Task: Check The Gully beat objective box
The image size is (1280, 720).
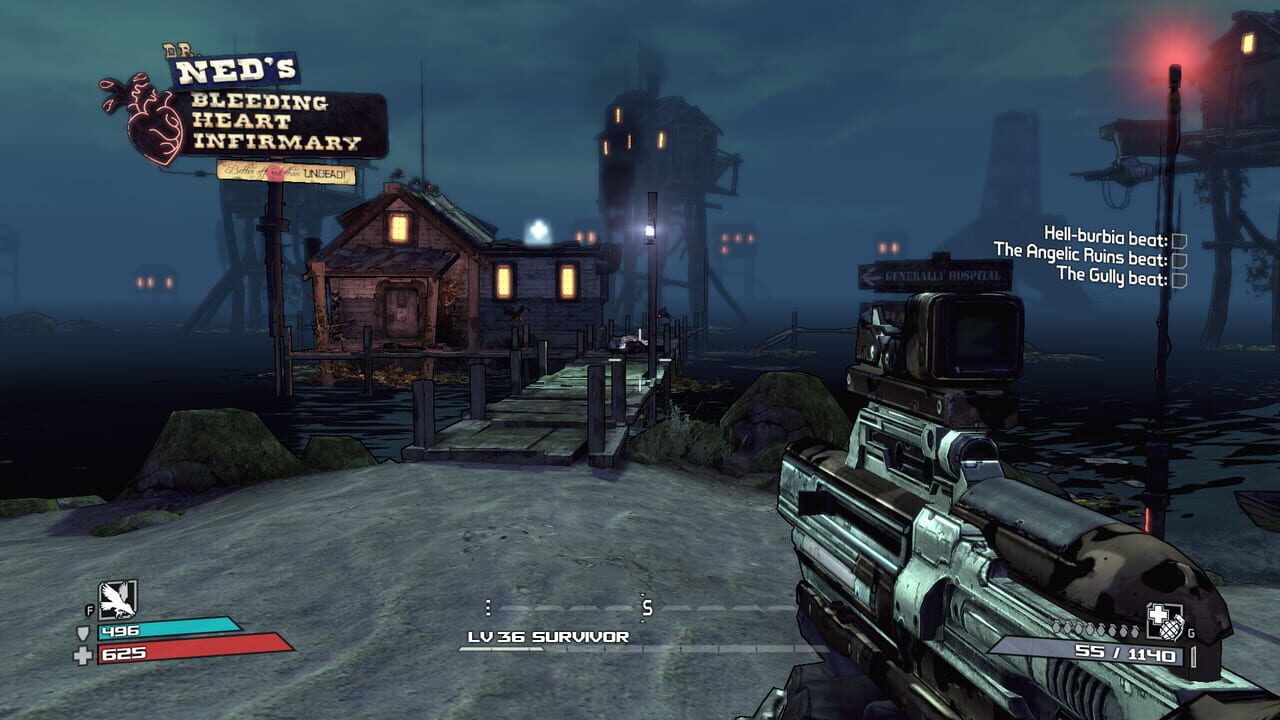Action: tap(1181, 280)
